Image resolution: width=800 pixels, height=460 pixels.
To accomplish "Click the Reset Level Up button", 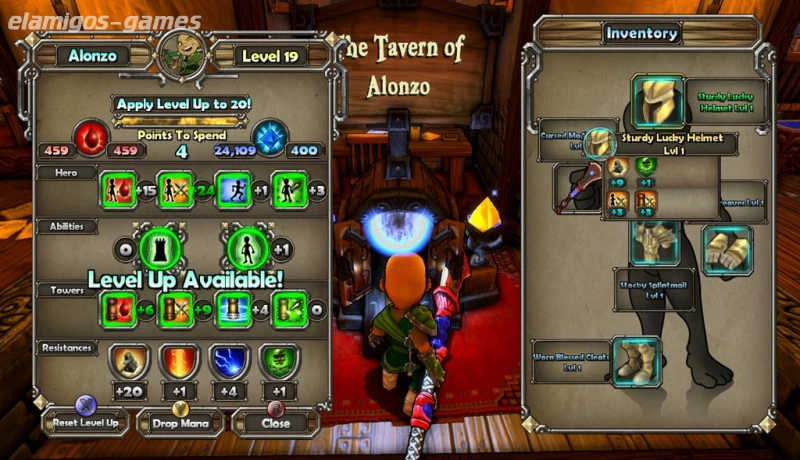I will click(84, 422).
